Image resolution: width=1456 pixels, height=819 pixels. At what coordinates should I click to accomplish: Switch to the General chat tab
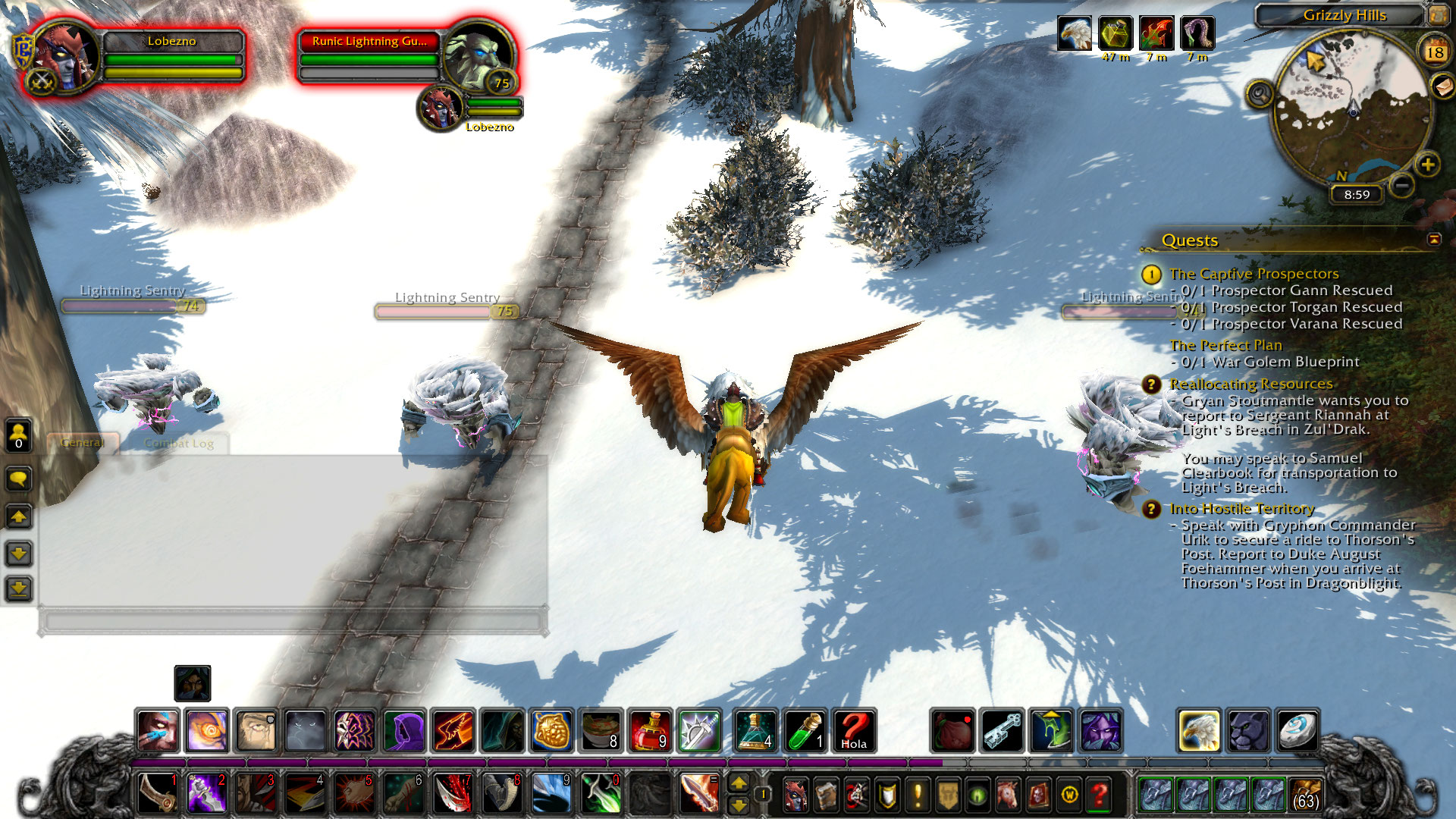[82, 443]
